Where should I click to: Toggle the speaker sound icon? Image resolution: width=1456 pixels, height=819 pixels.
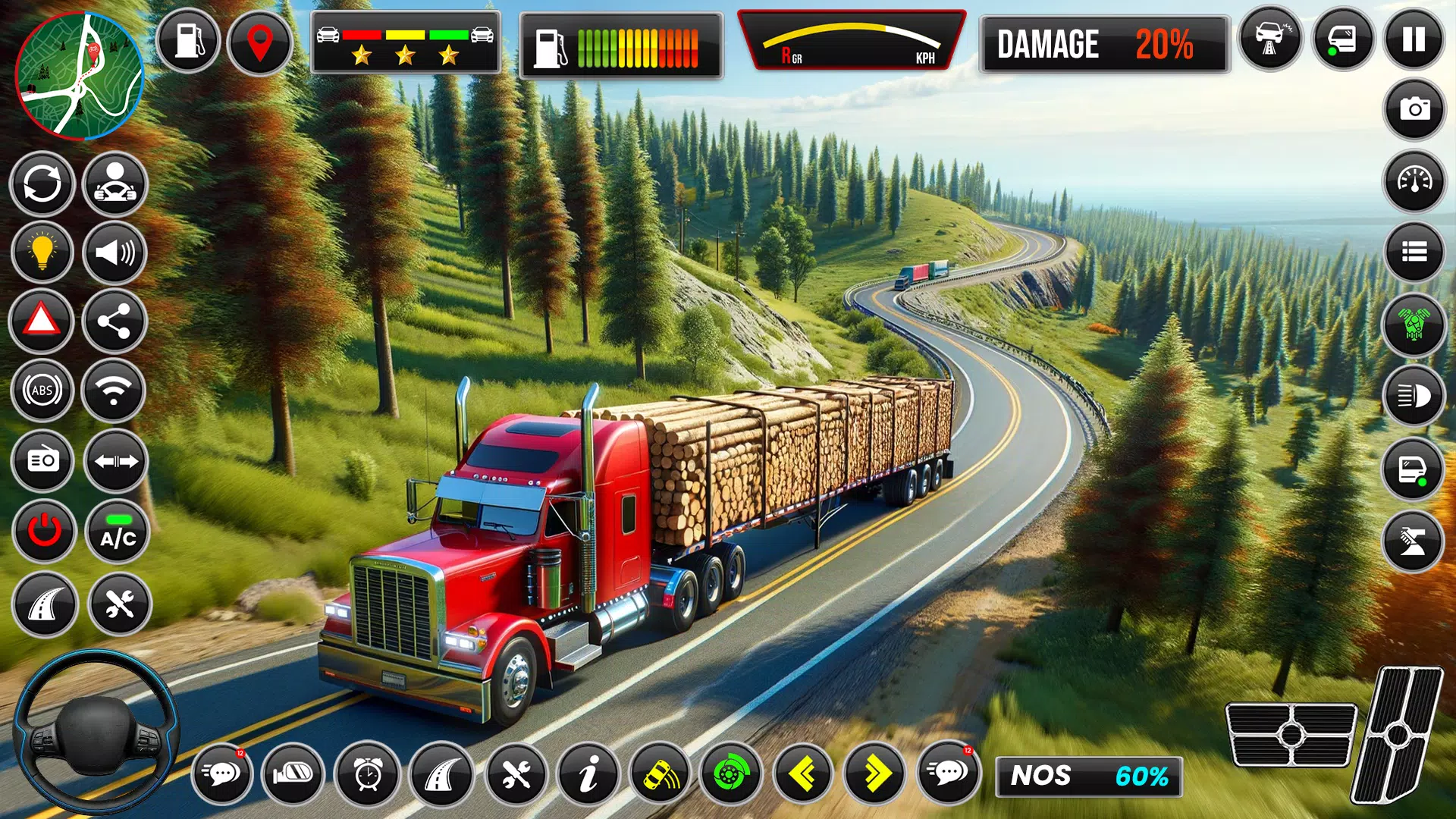tap(115, 252)
